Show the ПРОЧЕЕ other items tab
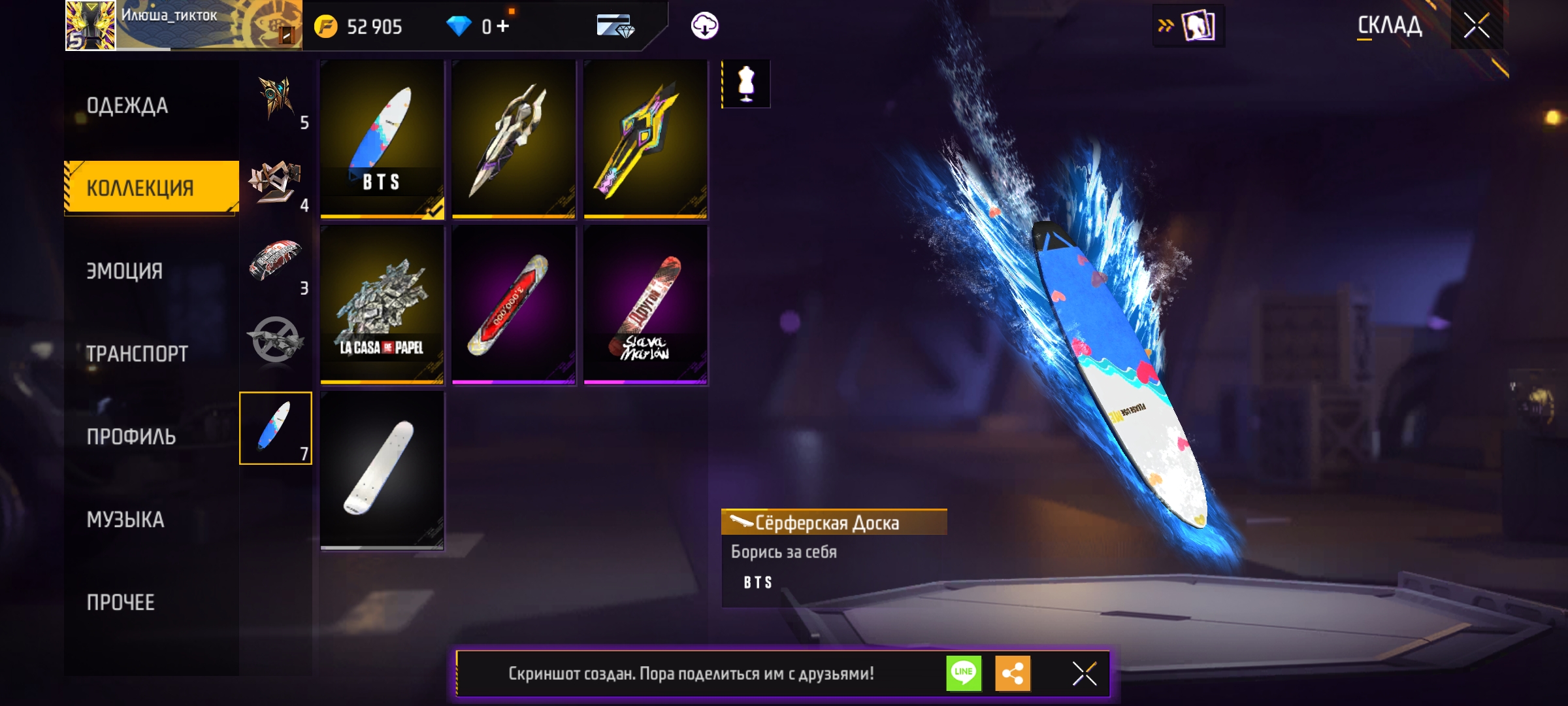The width and height of the screenshot is (1568, 706). tap(121, 602)
